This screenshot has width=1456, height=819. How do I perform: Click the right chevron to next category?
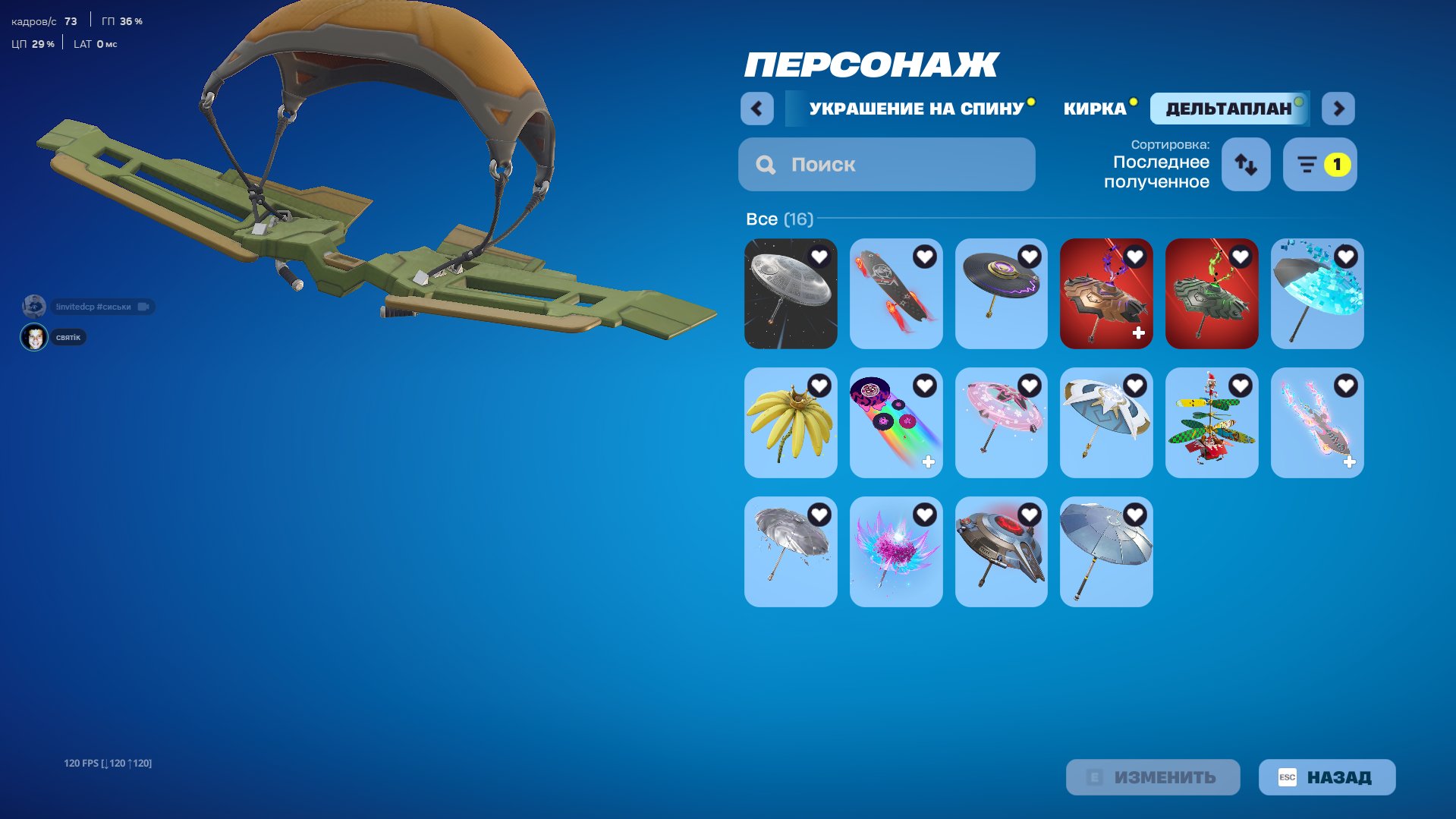coord(1338,109)
